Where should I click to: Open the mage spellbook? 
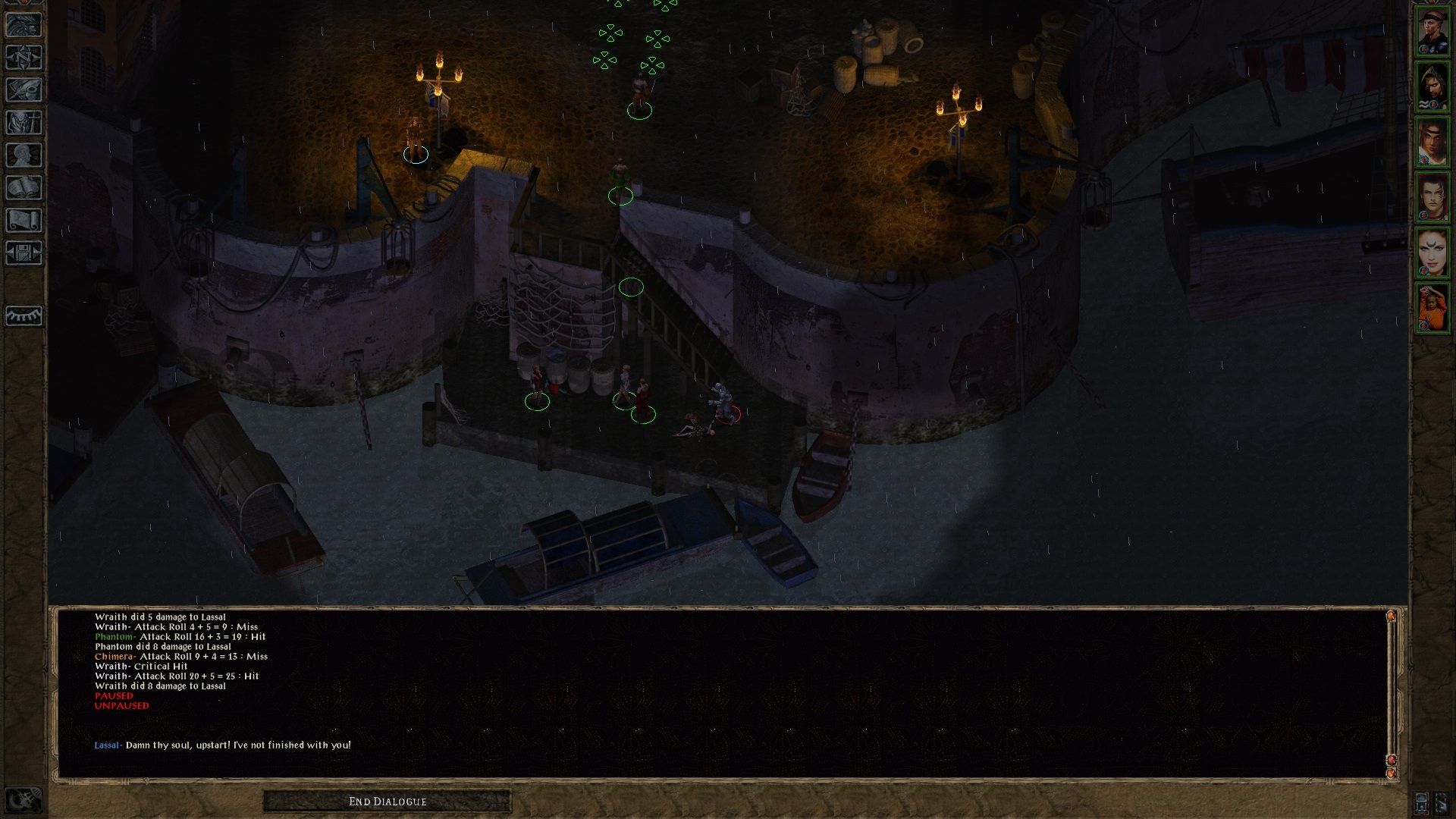click(x=24, y=187)
